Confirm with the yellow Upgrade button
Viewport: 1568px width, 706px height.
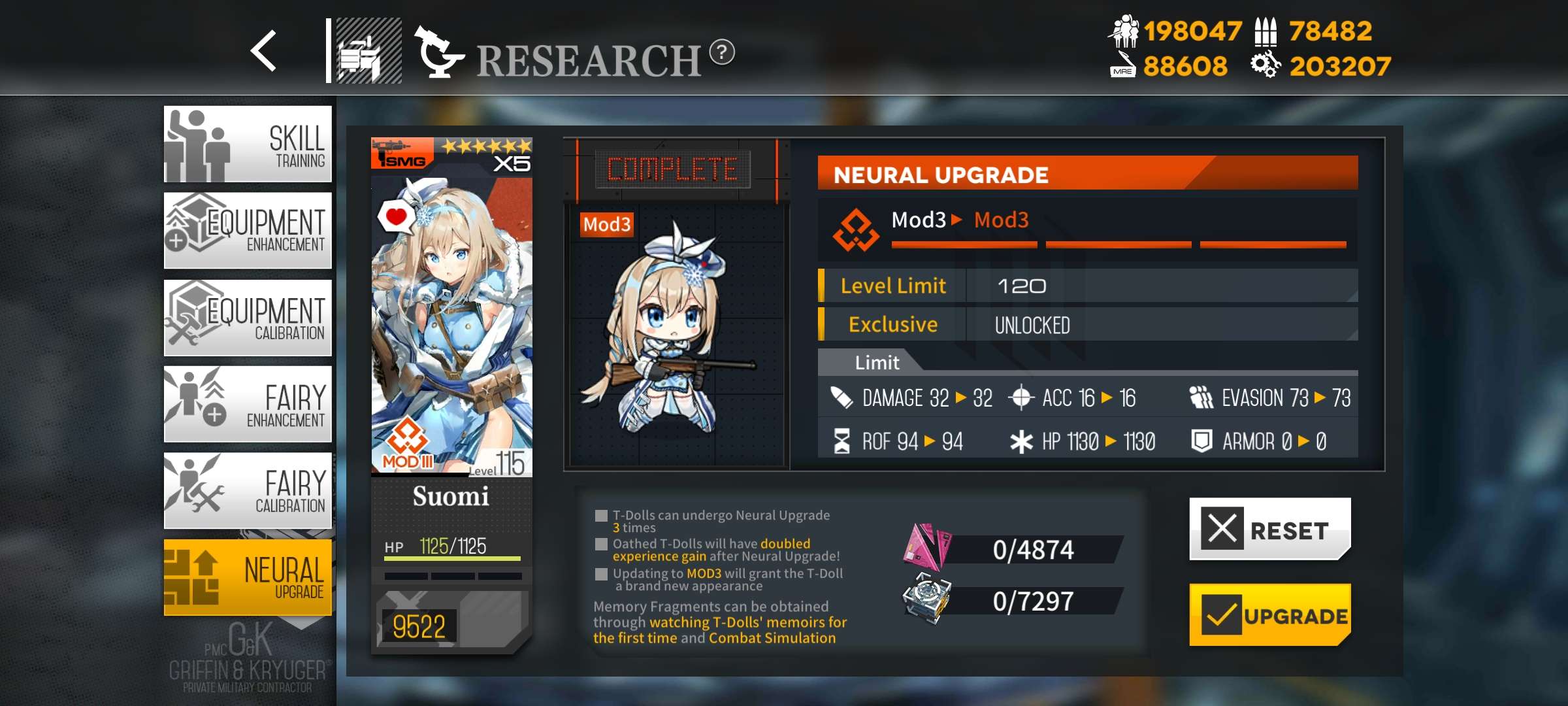tap(1269, 615)
